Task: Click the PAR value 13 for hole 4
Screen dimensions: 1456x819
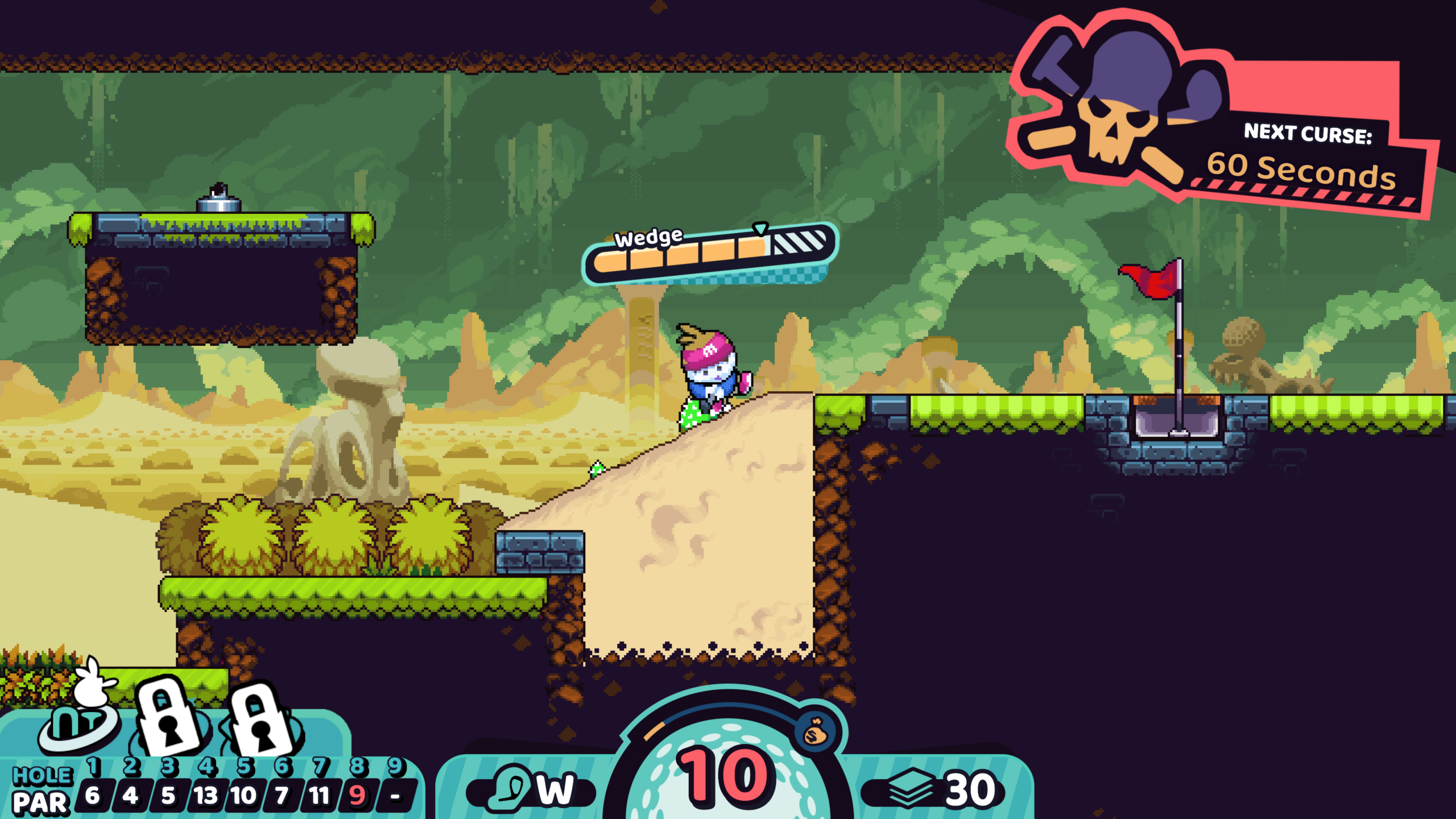Action: pyautogui.click(x=206, y=795)
